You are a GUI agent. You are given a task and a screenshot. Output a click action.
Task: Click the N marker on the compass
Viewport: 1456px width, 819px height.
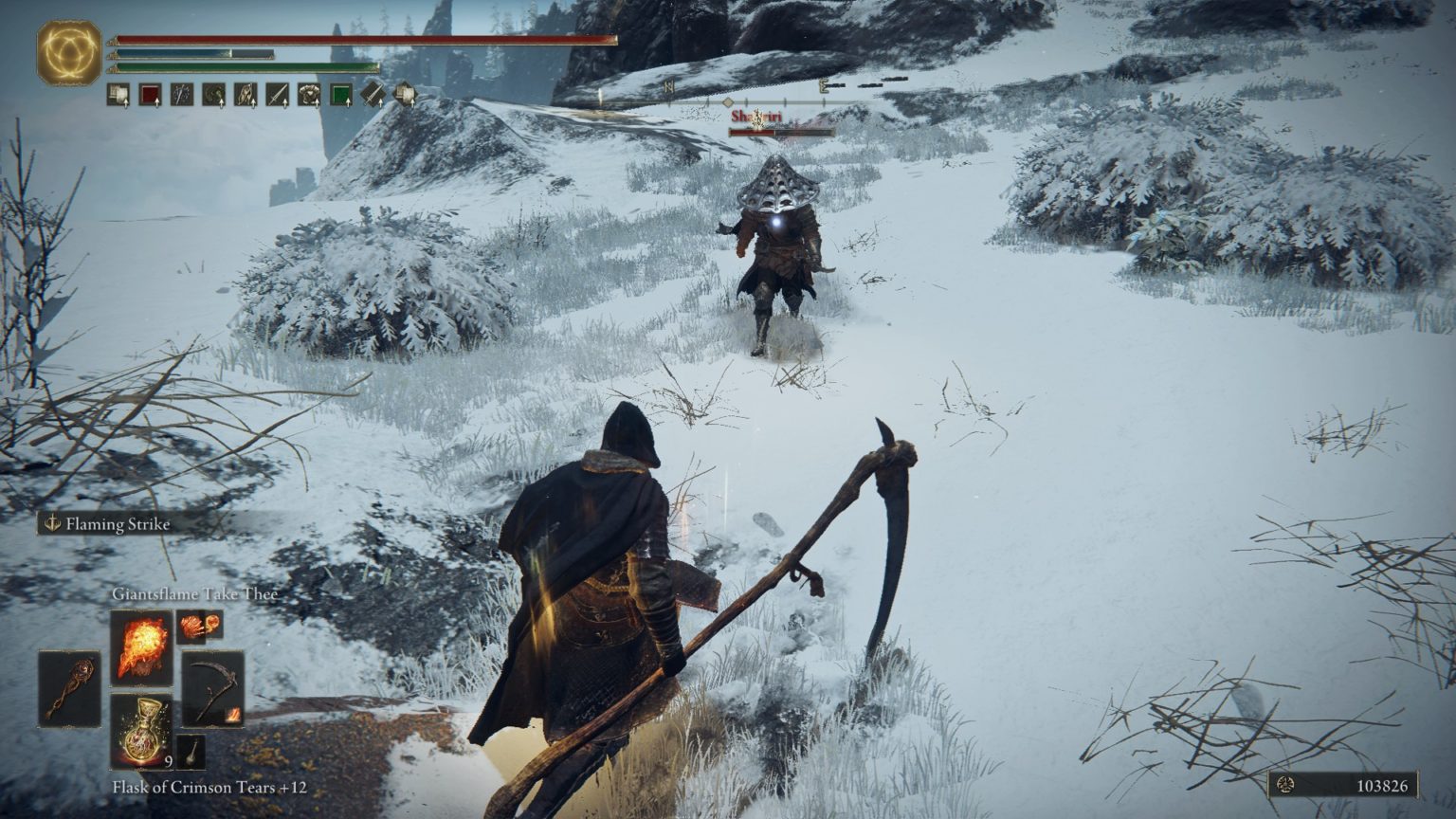point(669,87)
